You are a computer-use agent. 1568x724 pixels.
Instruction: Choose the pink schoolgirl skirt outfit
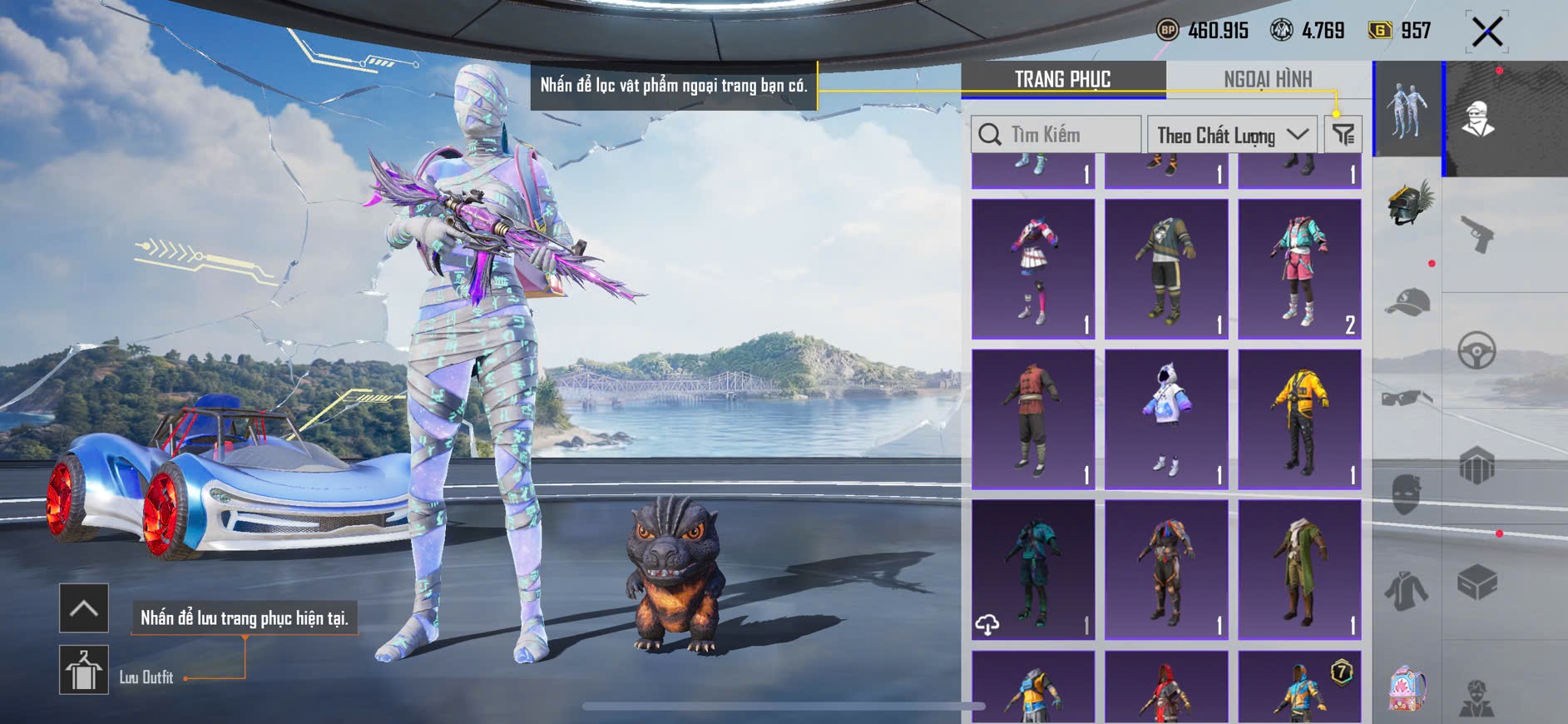tap(1033, 268)
